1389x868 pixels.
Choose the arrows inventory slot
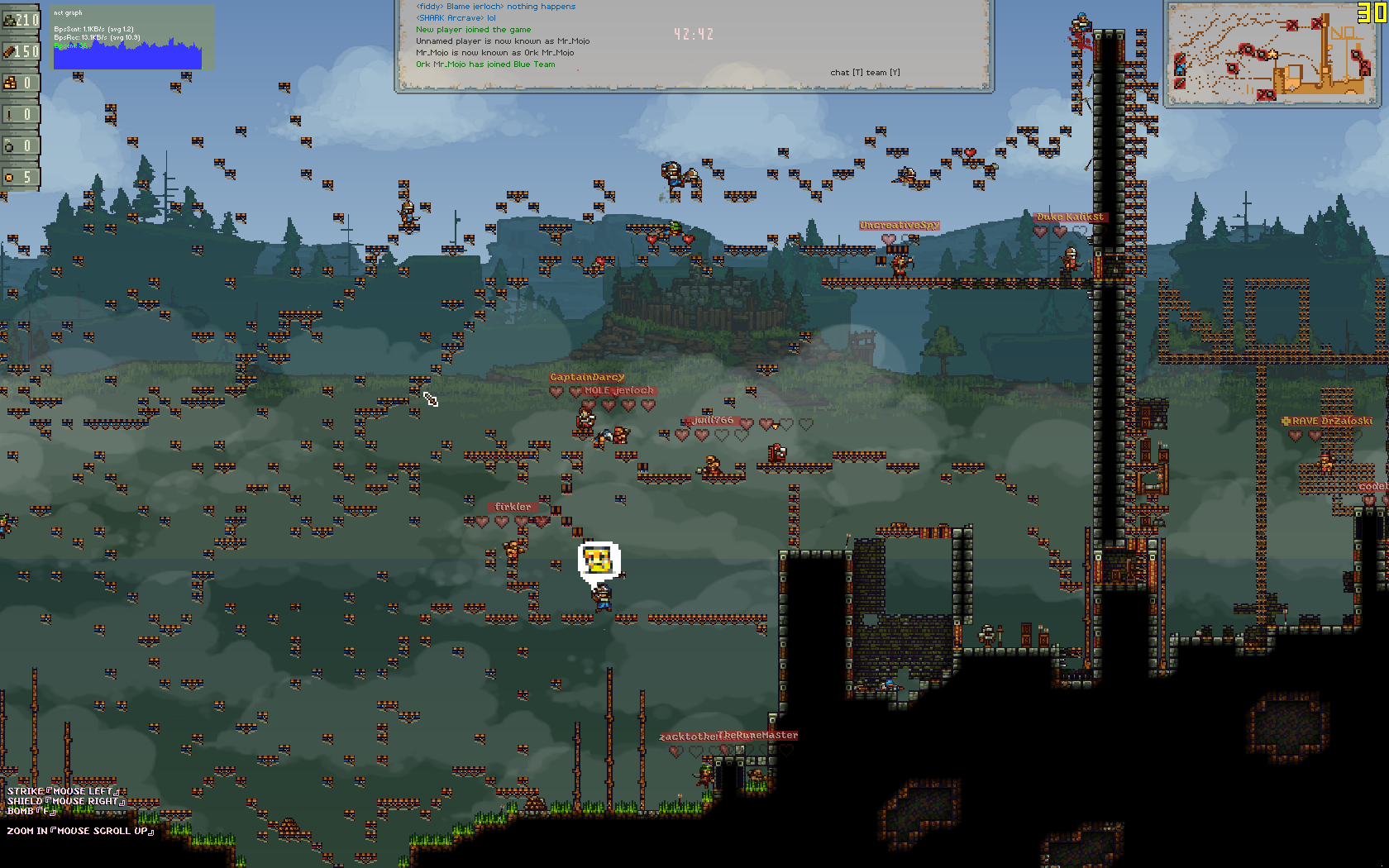point(20,114)
